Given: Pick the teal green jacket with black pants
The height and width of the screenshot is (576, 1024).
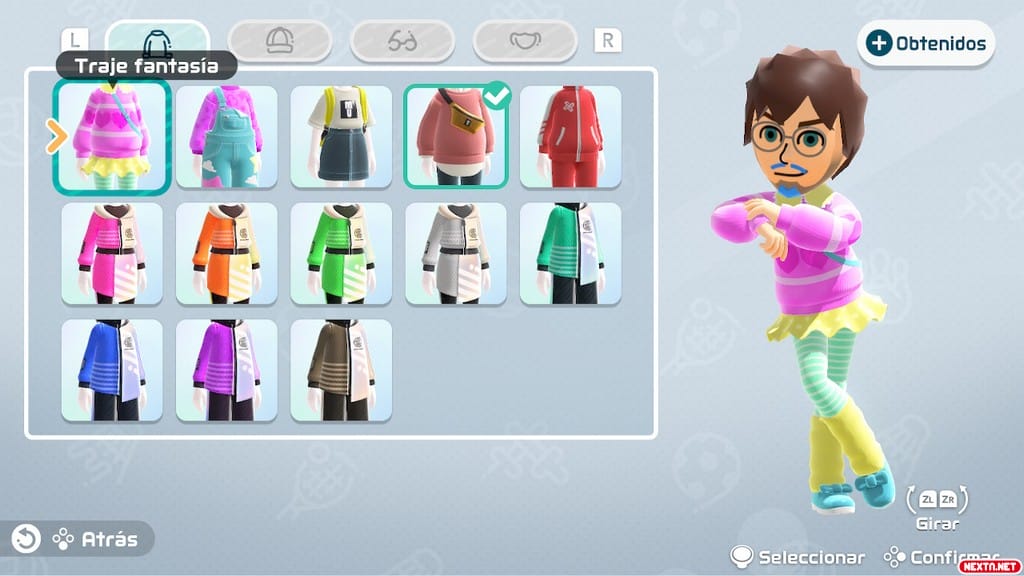Looking at the screenshot, I should pos(570,254).
